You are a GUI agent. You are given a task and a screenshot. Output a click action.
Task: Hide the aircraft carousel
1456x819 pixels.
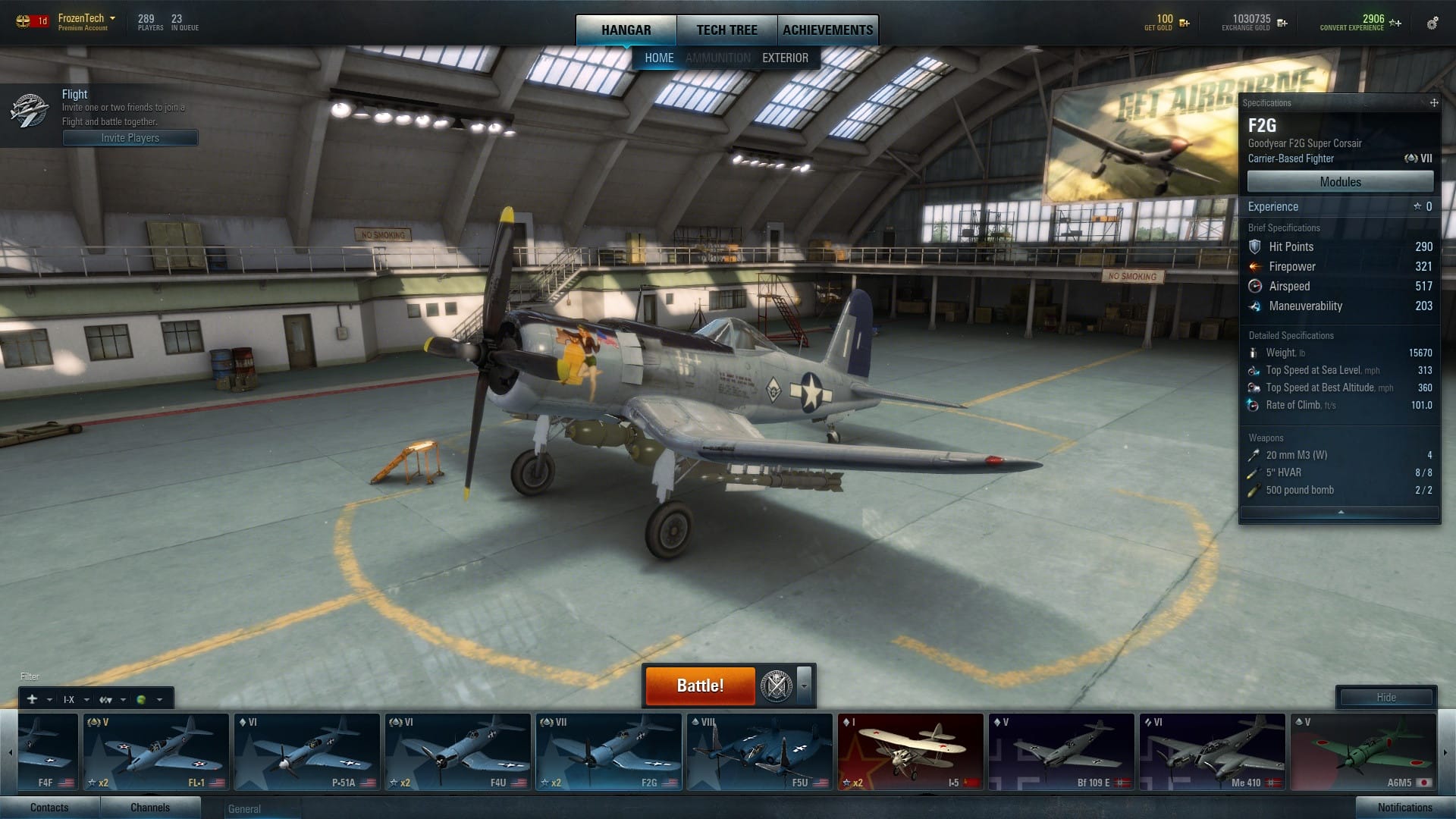(x=1385, y=698)
